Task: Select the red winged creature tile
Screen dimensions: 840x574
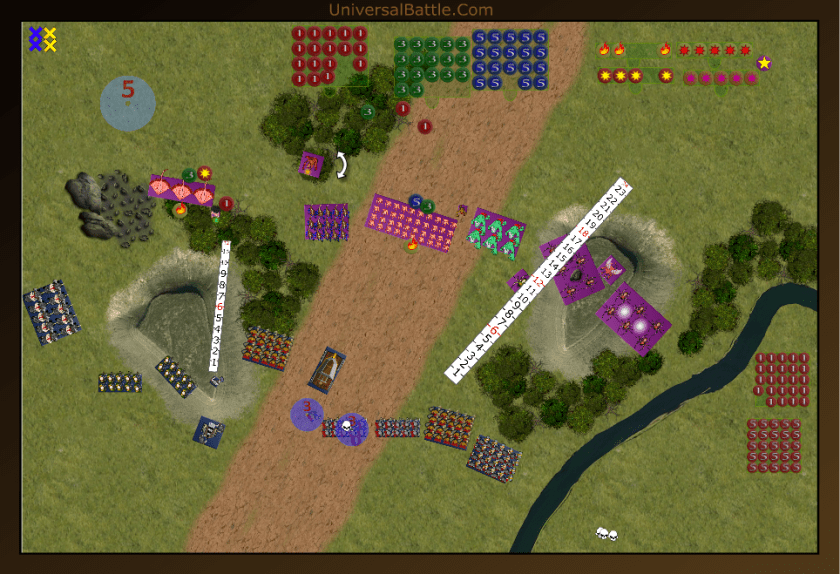Action: (x=611, y=267)
